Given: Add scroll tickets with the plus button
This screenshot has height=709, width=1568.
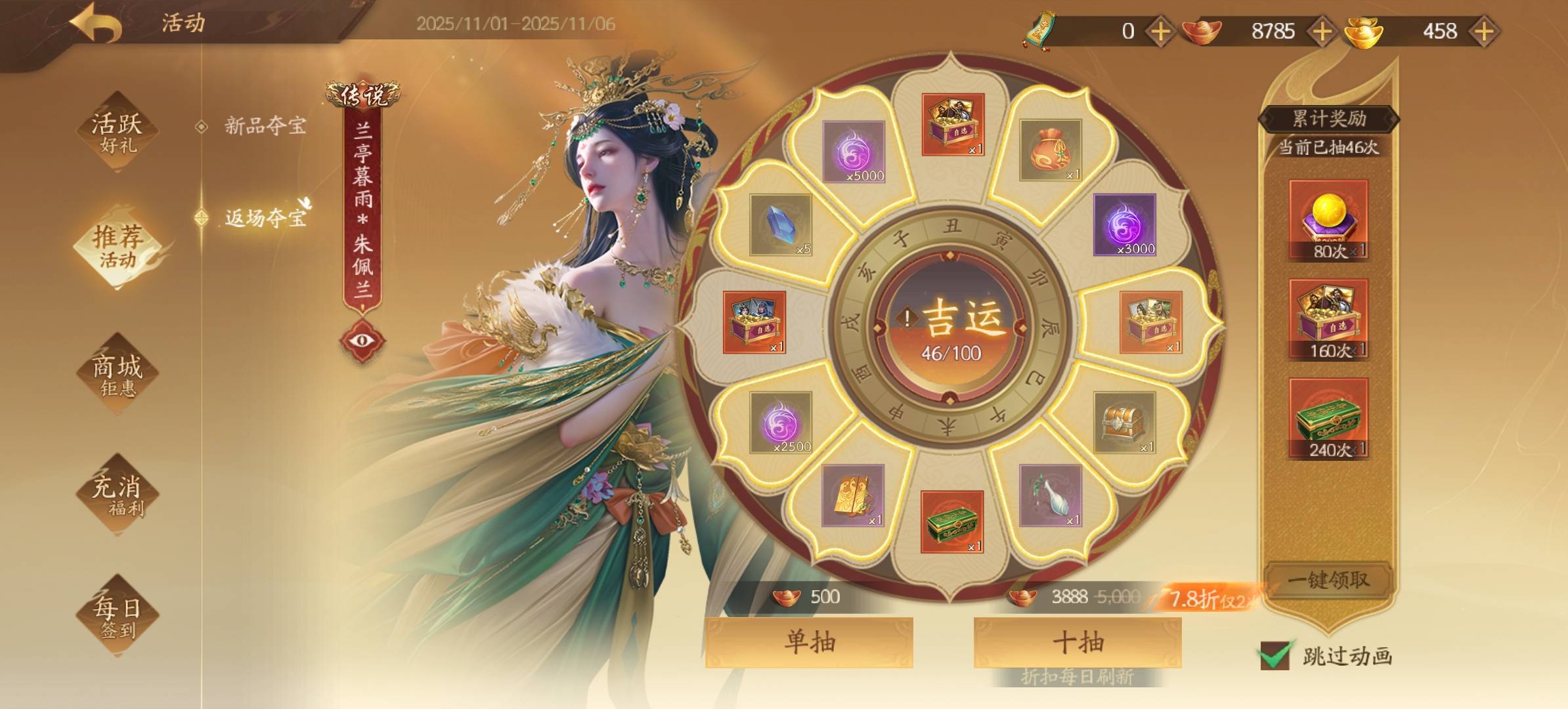Looking at the screenshot, I should click(x=1160, y=31).
